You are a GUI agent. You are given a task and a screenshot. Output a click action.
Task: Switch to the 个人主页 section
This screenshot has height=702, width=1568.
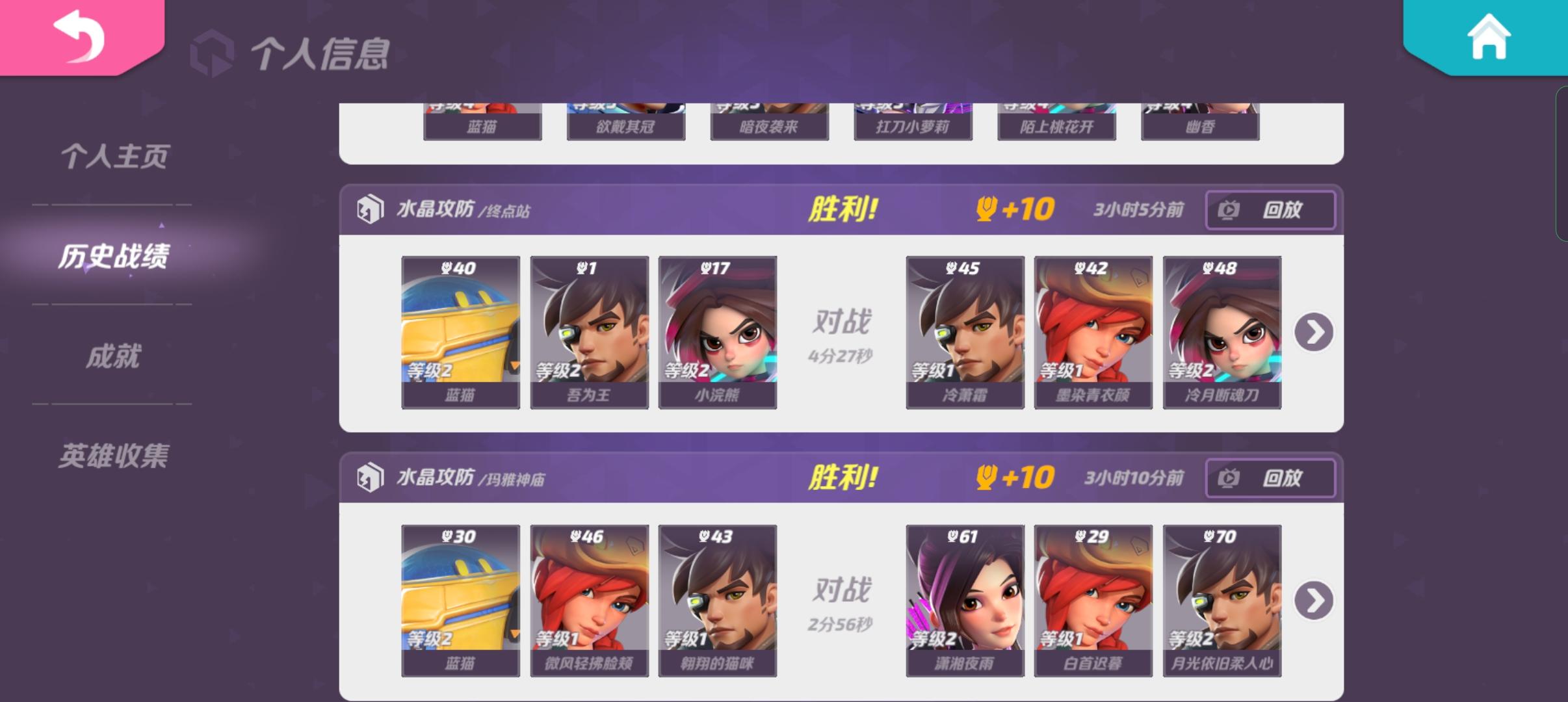click(114, 156)
